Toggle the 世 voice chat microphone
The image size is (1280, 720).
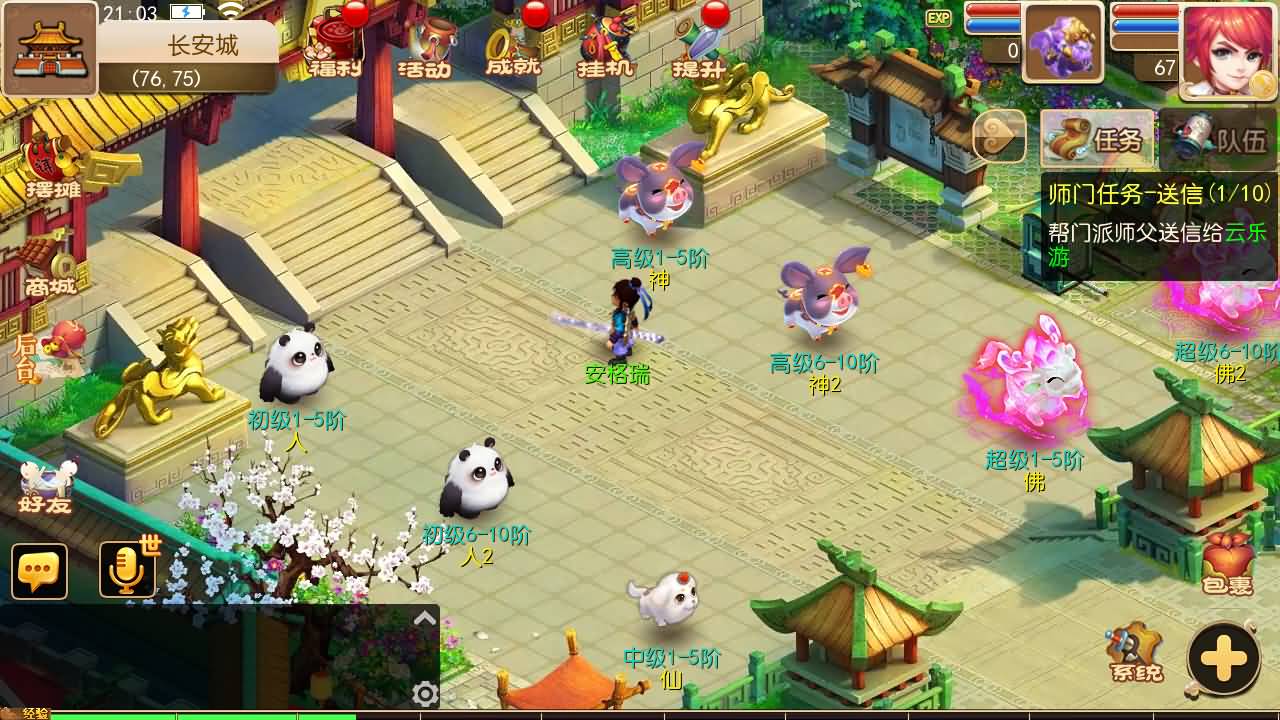(x=128, y=571)
